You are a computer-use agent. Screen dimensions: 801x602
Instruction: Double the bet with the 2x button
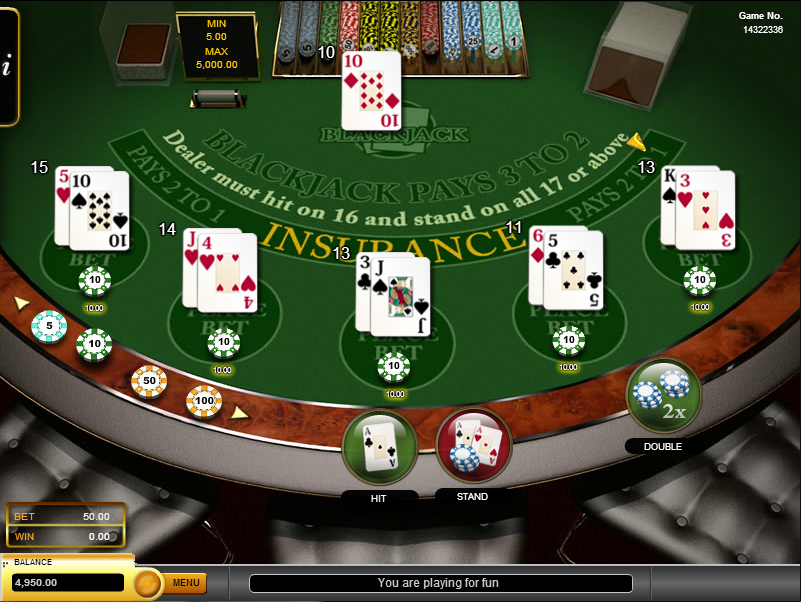[x=663, y=395]
